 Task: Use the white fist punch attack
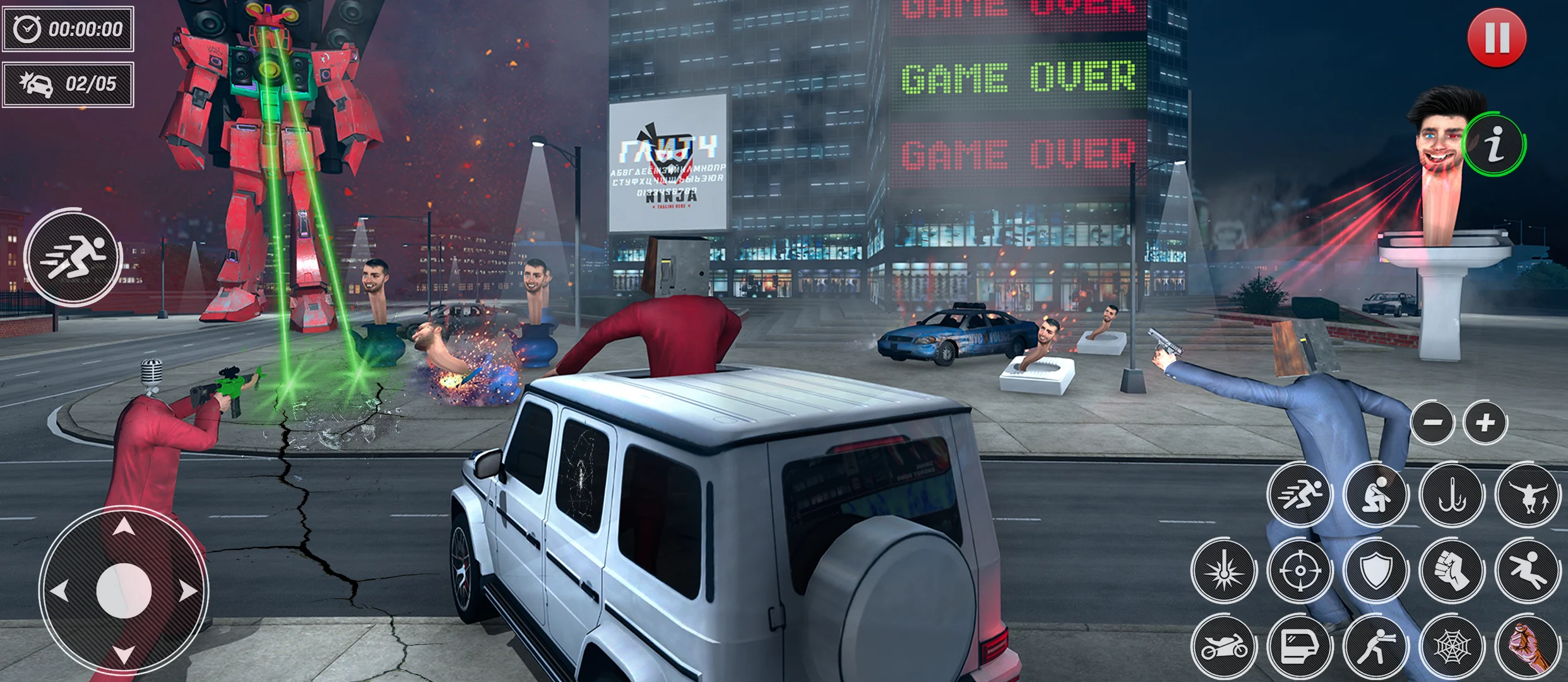pos(1451,571)
